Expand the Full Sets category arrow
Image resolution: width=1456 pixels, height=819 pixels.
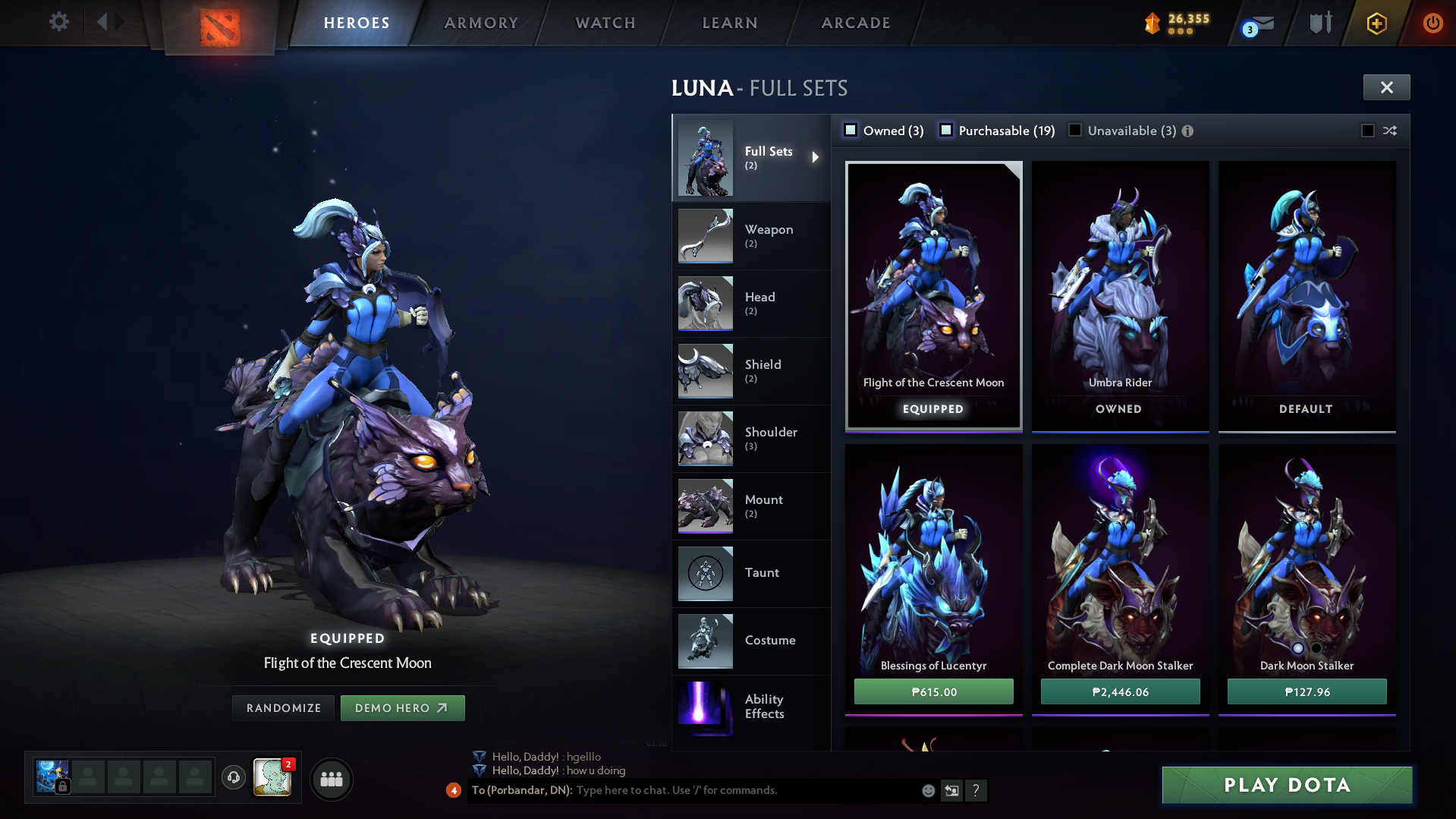coord(816,158)
